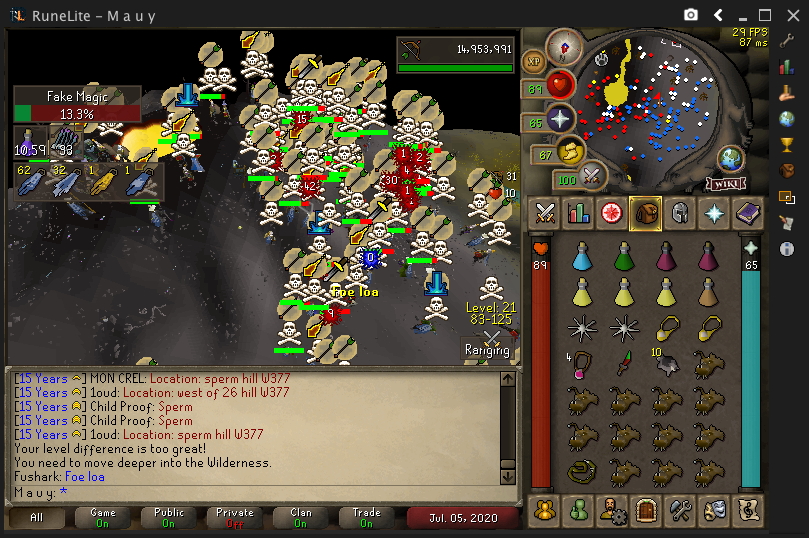The height and width of the screenshot is (538, 809).
Task: Open the Quest List tab
Action: (611, 212)
